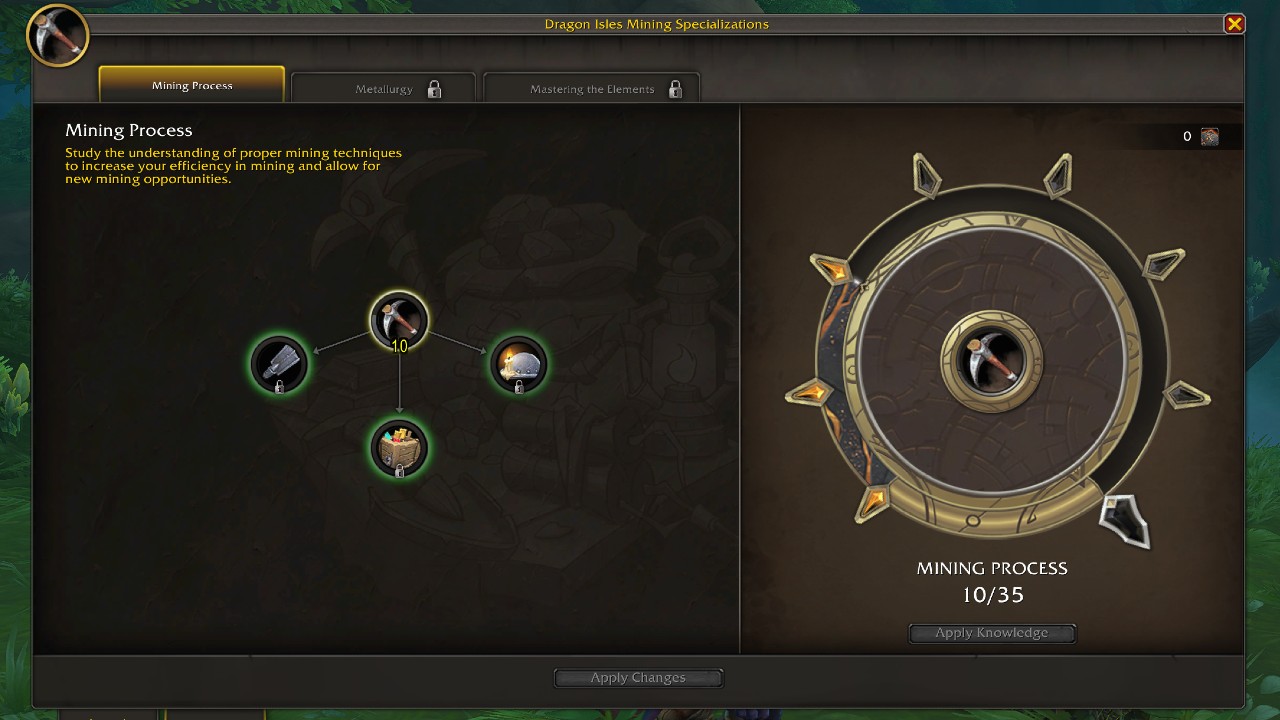The image size is (1280, 720).
Task: Switch to the Metallurgy tab
Action: point(384,88)
